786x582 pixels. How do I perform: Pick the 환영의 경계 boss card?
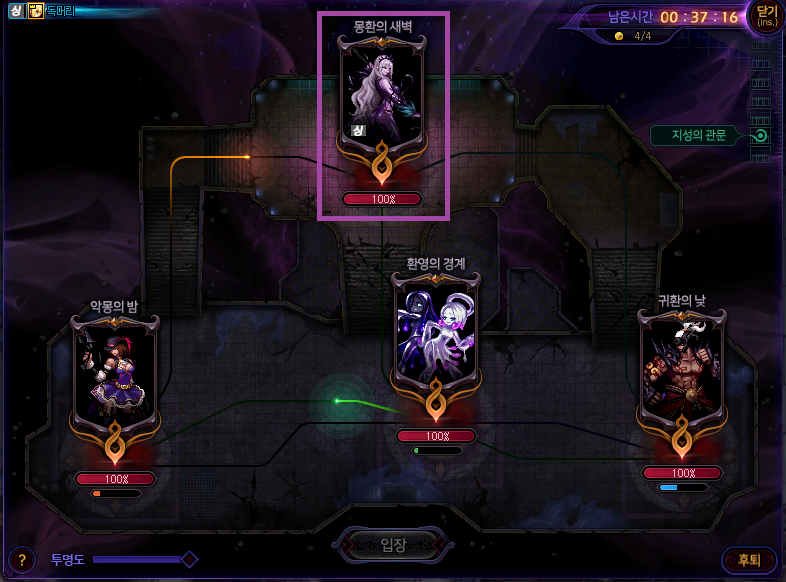[435, 335]
